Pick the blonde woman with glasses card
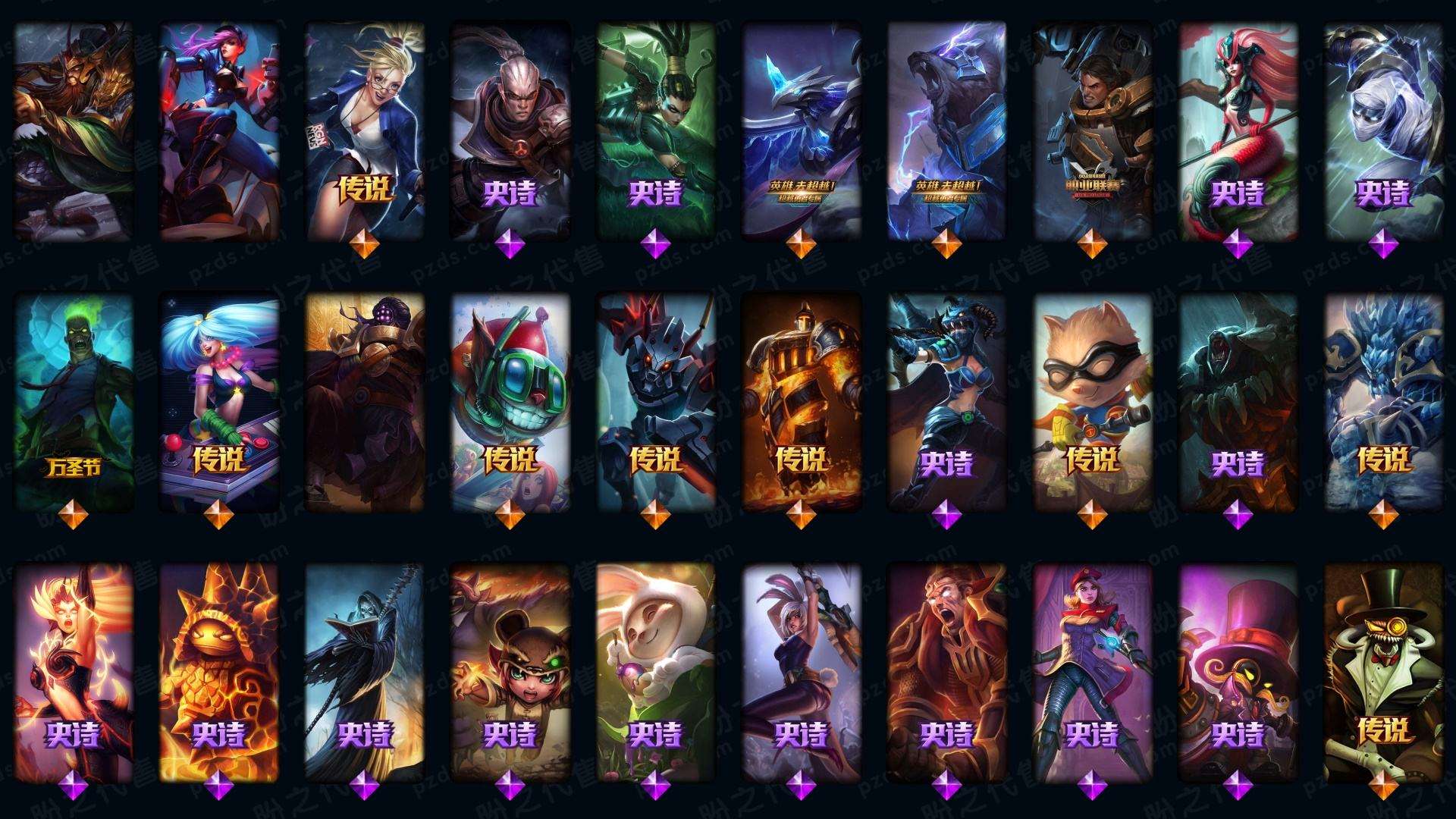Screen dimensions: 1456x819 coord(365,129)
